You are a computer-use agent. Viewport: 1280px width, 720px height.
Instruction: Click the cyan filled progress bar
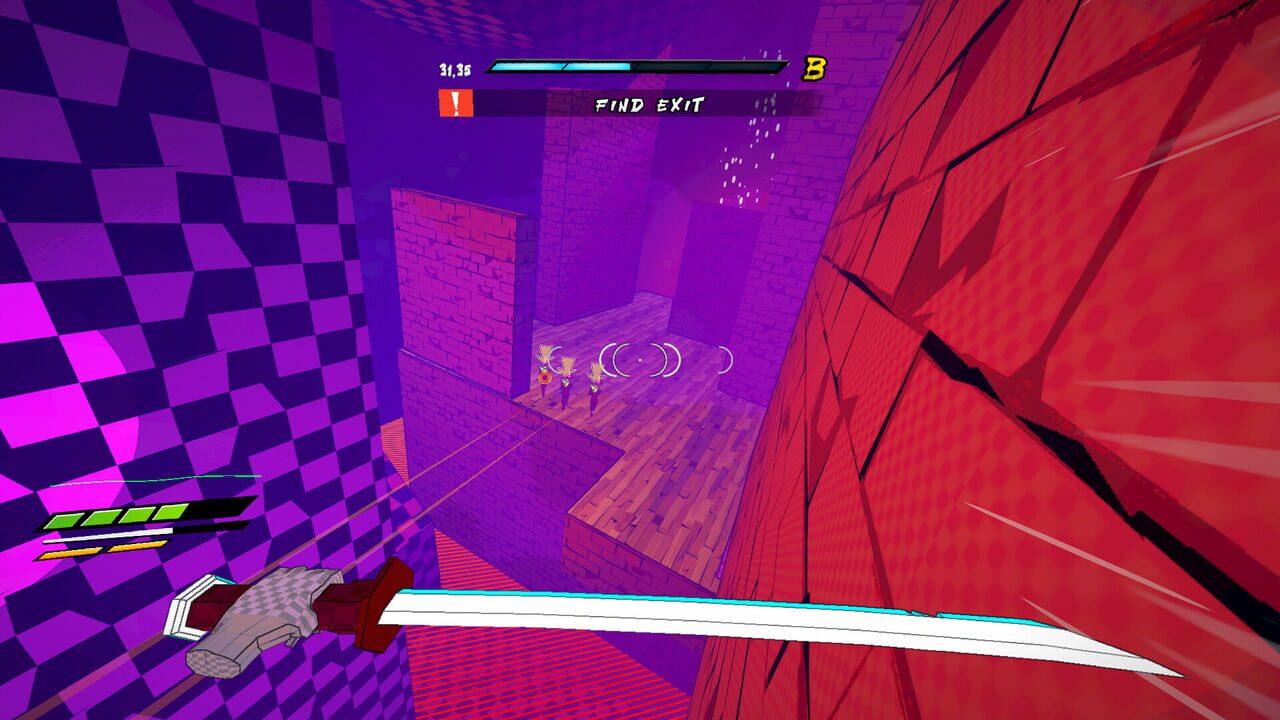560,67
